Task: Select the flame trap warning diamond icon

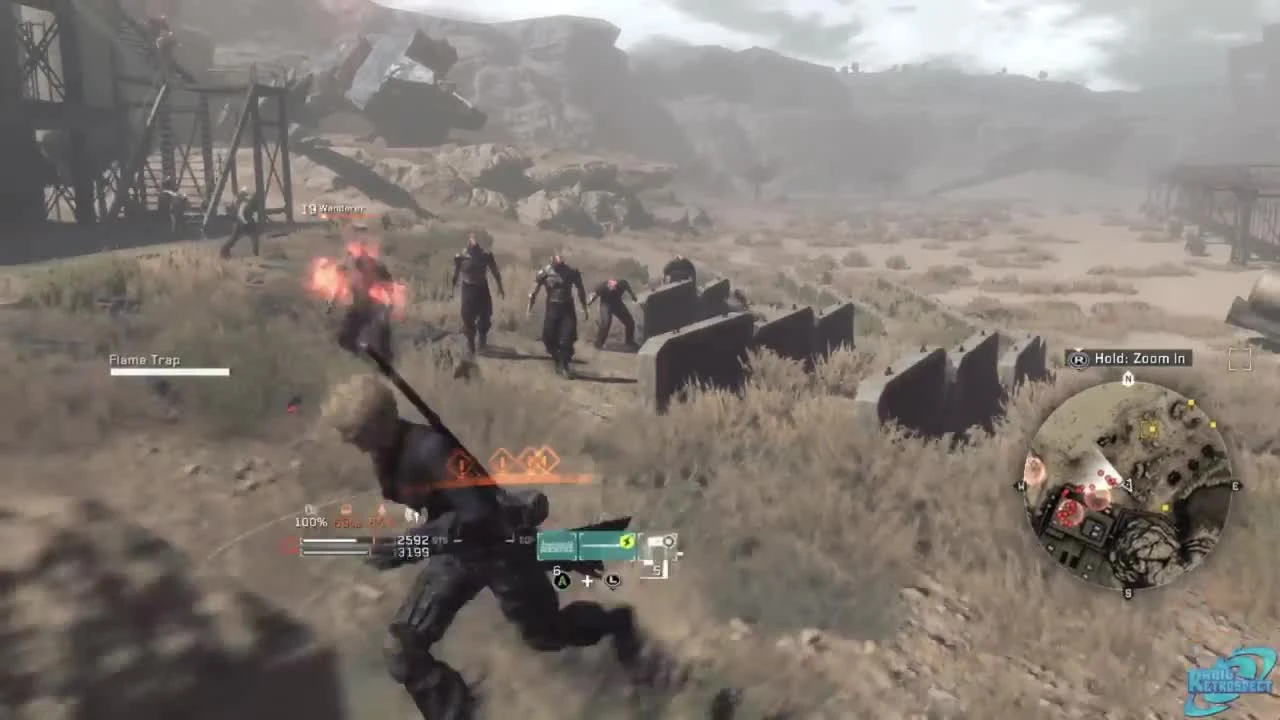Action: pyautogui.click(x=460, y=462)
